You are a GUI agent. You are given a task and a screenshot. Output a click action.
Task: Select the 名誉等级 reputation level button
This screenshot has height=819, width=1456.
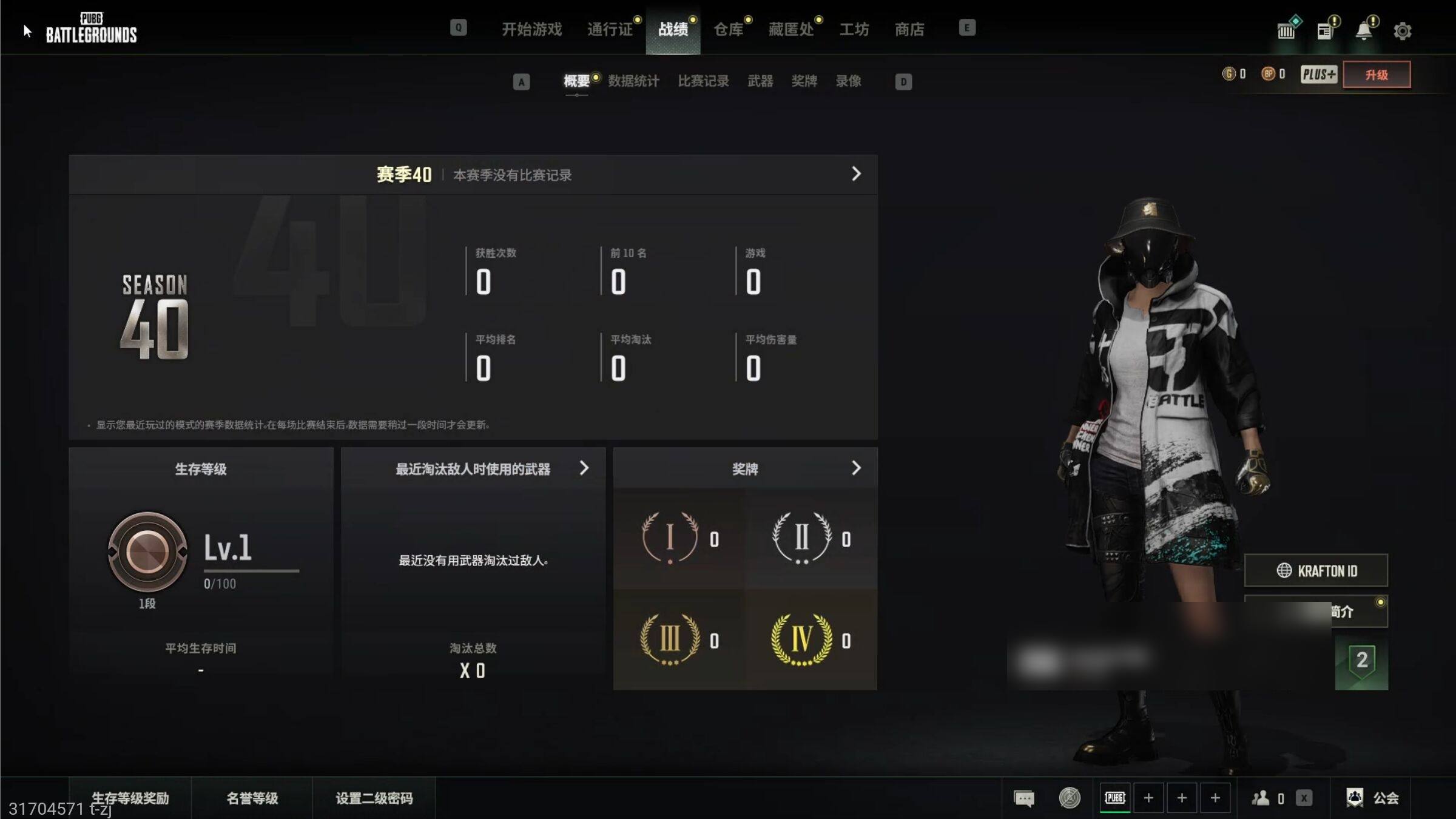coord(252,798)
